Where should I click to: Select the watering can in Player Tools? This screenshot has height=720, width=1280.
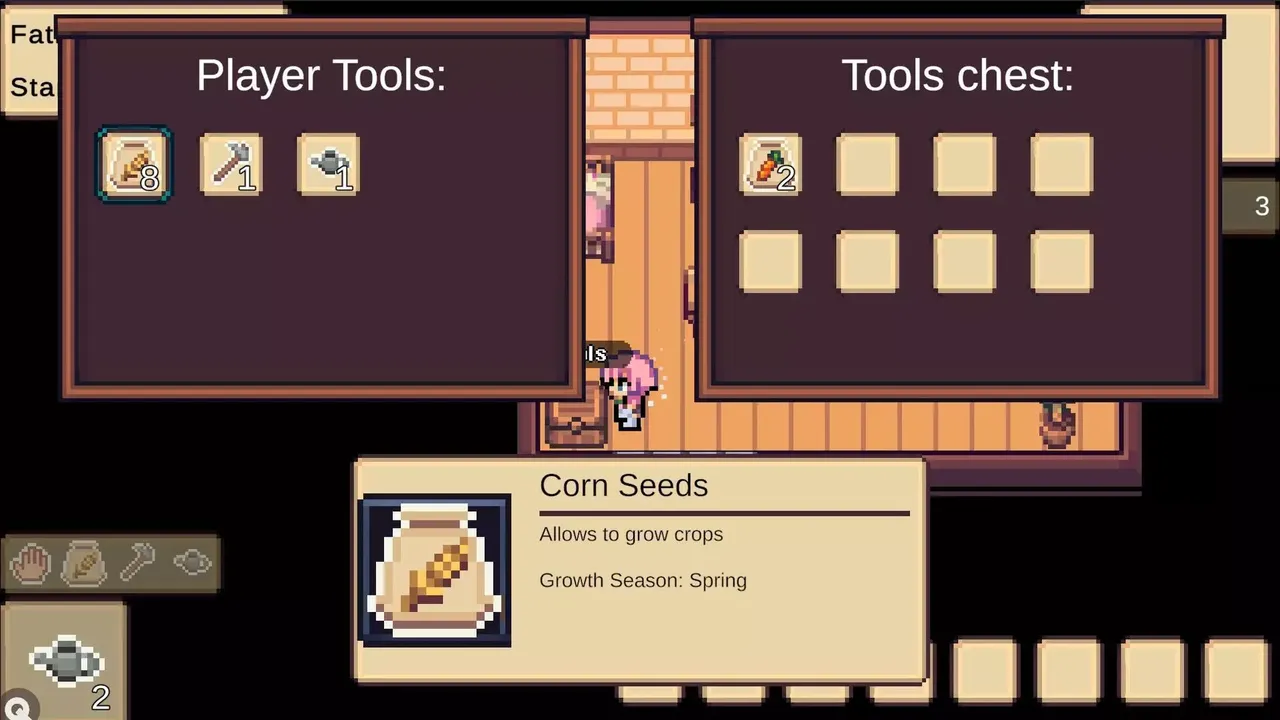tap(328, 164)
